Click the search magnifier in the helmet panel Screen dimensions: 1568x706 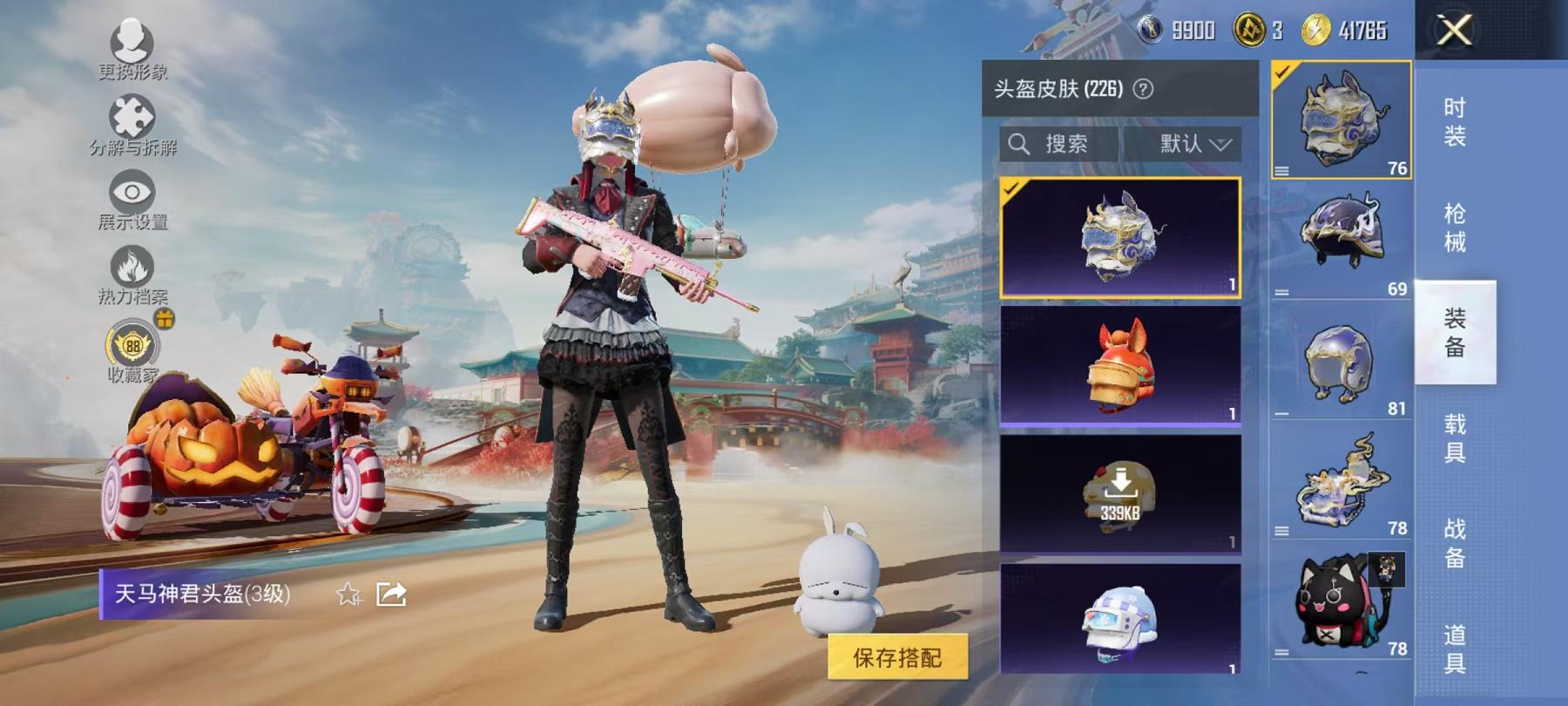coord(1019,143)
